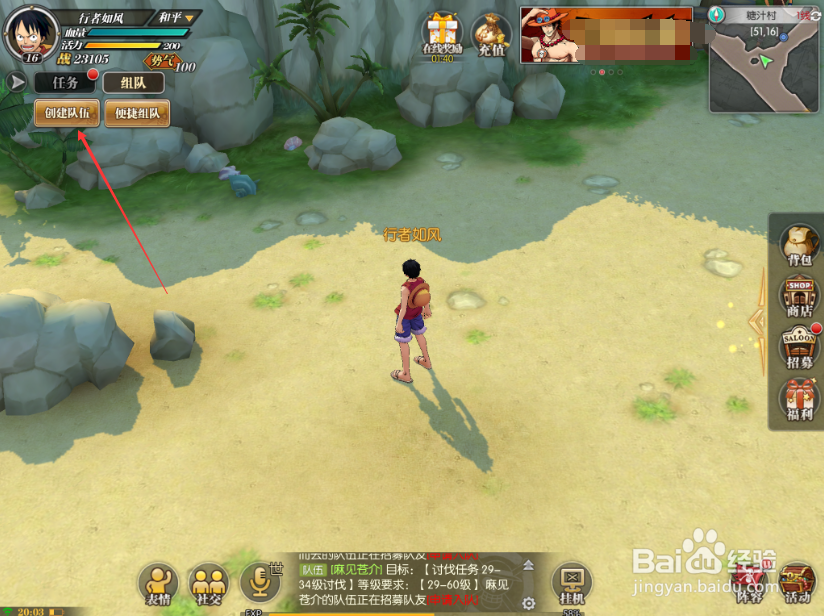Collapse the quest panel with the arrow button

[x=17, y=82]
